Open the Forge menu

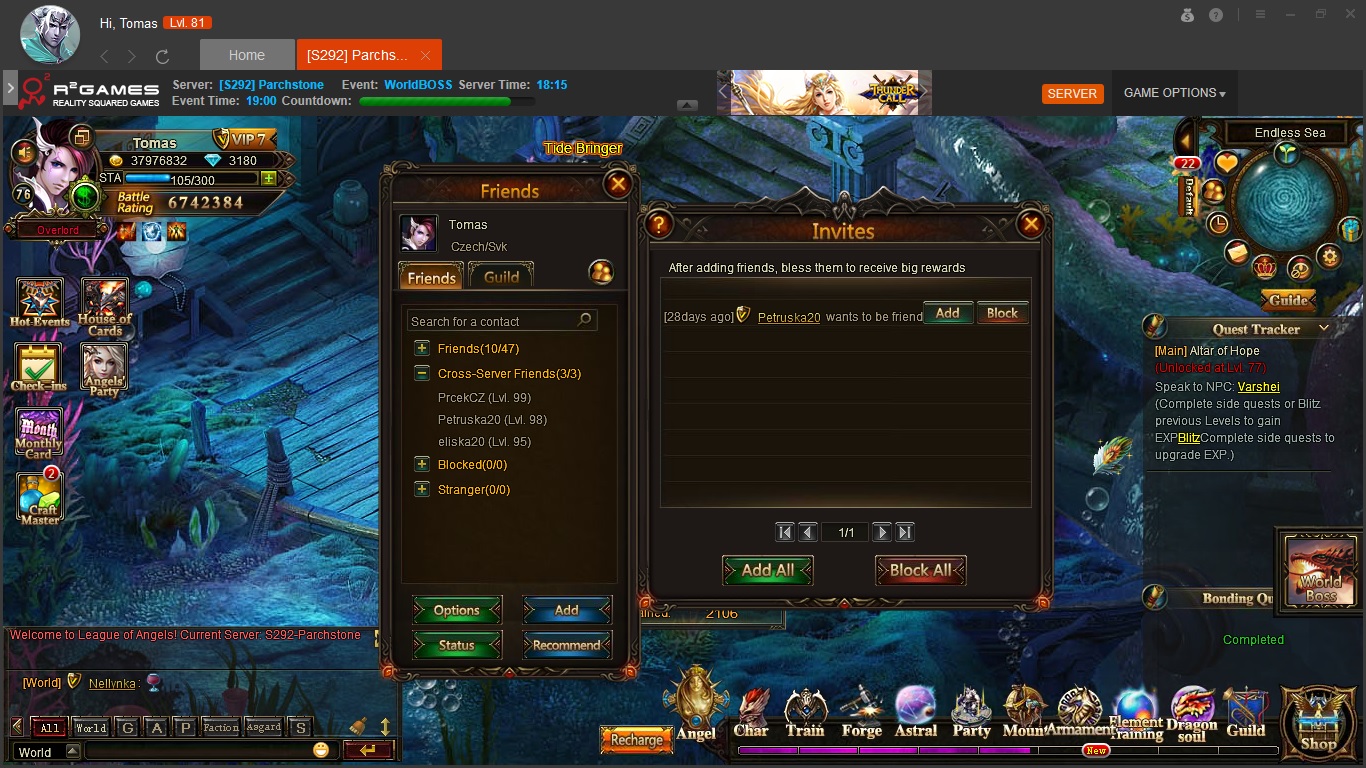pyautogui.click(x=861, y=713)
